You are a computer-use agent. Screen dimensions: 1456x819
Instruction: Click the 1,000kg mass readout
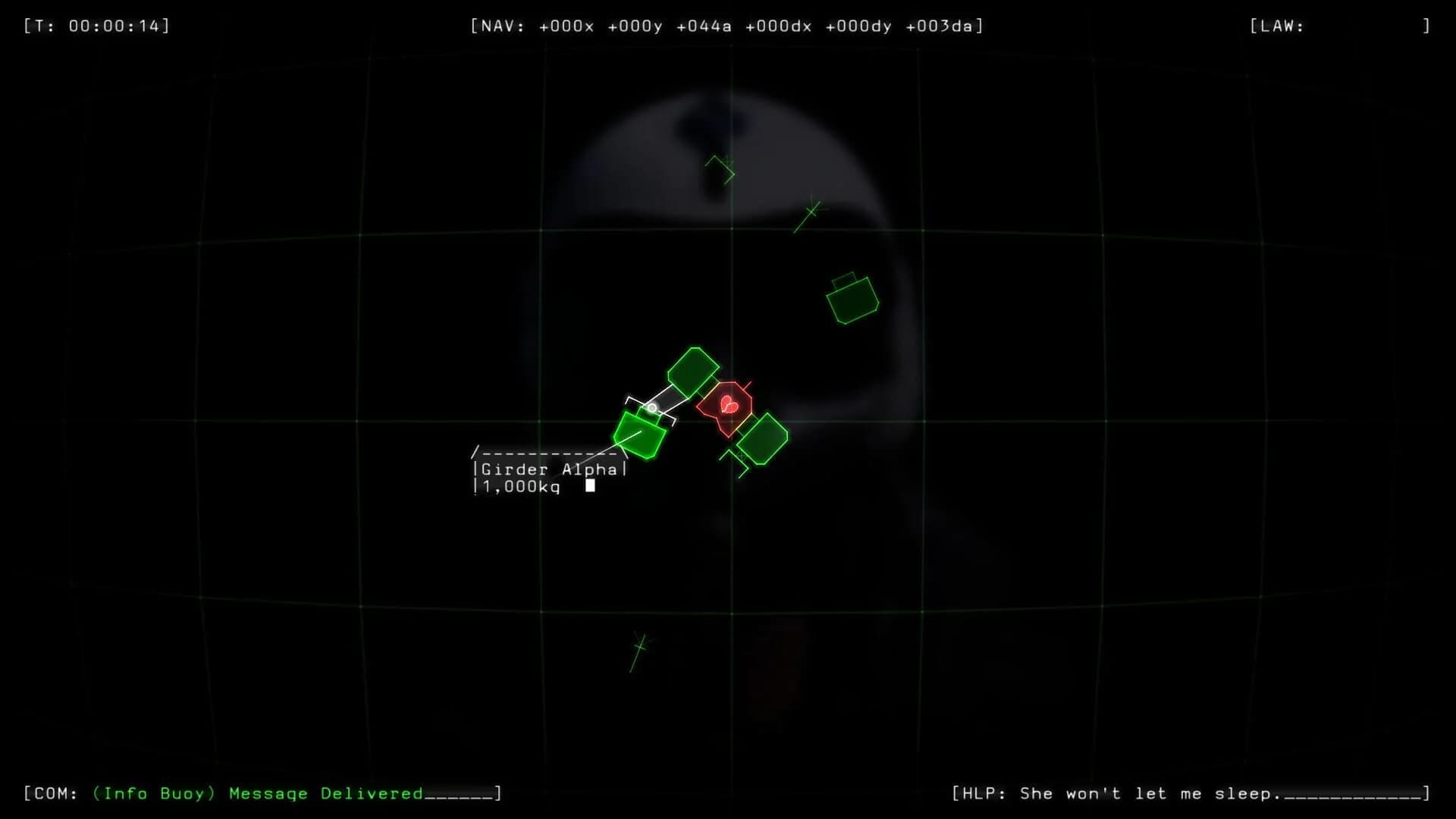(x=519, y=486)
